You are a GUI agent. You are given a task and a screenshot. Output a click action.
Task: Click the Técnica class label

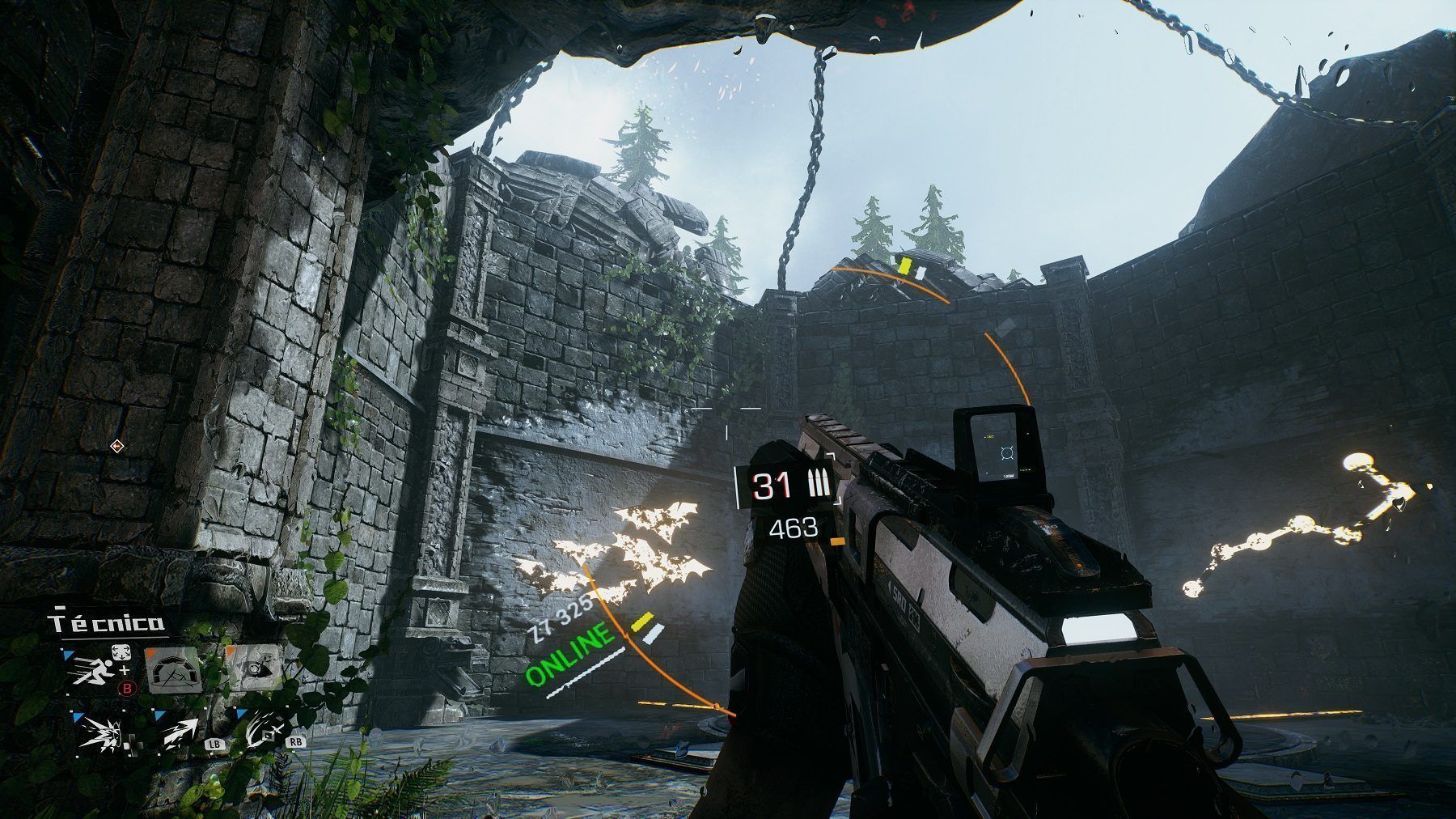pos(106,623)
